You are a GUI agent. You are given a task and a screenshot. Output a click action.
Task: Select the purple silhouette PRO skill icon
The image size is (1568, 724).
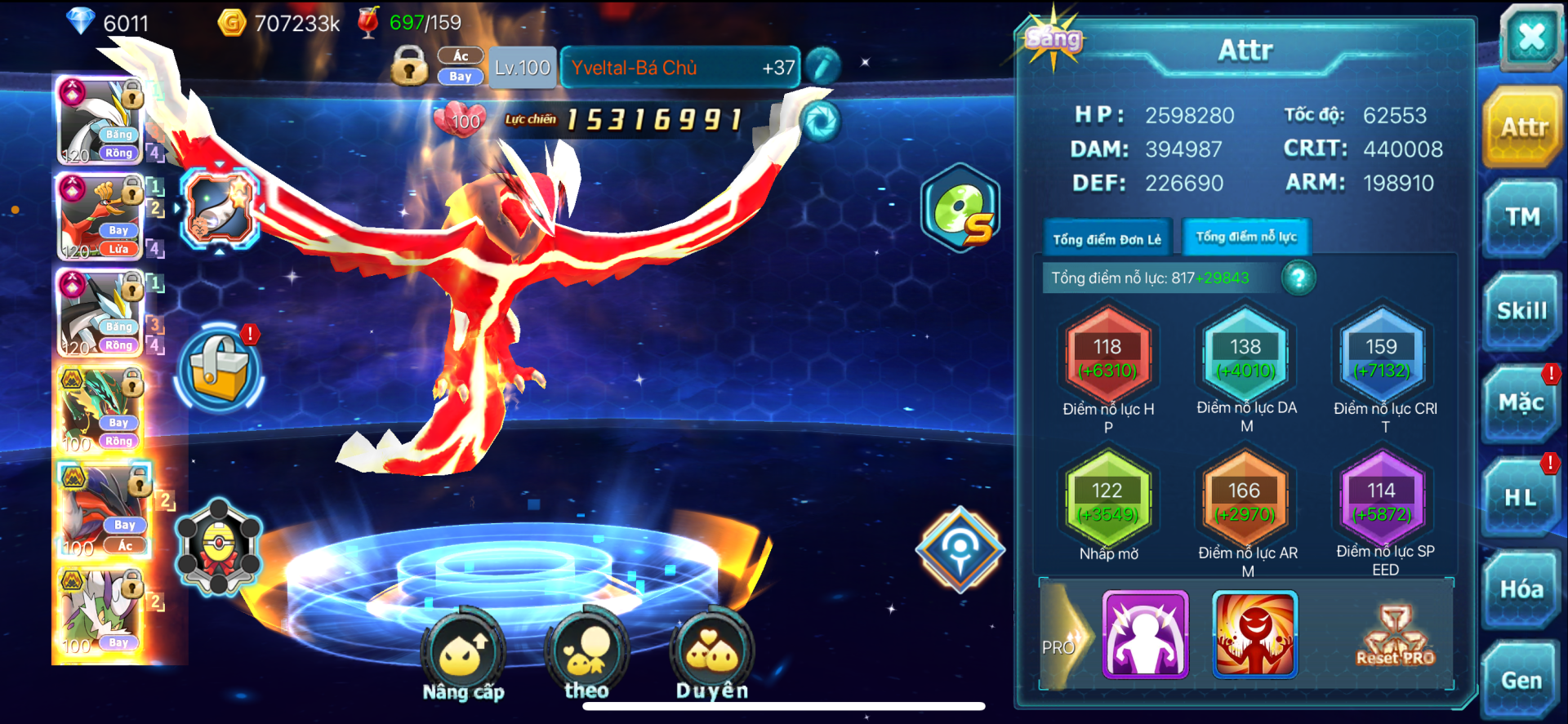1145,635
